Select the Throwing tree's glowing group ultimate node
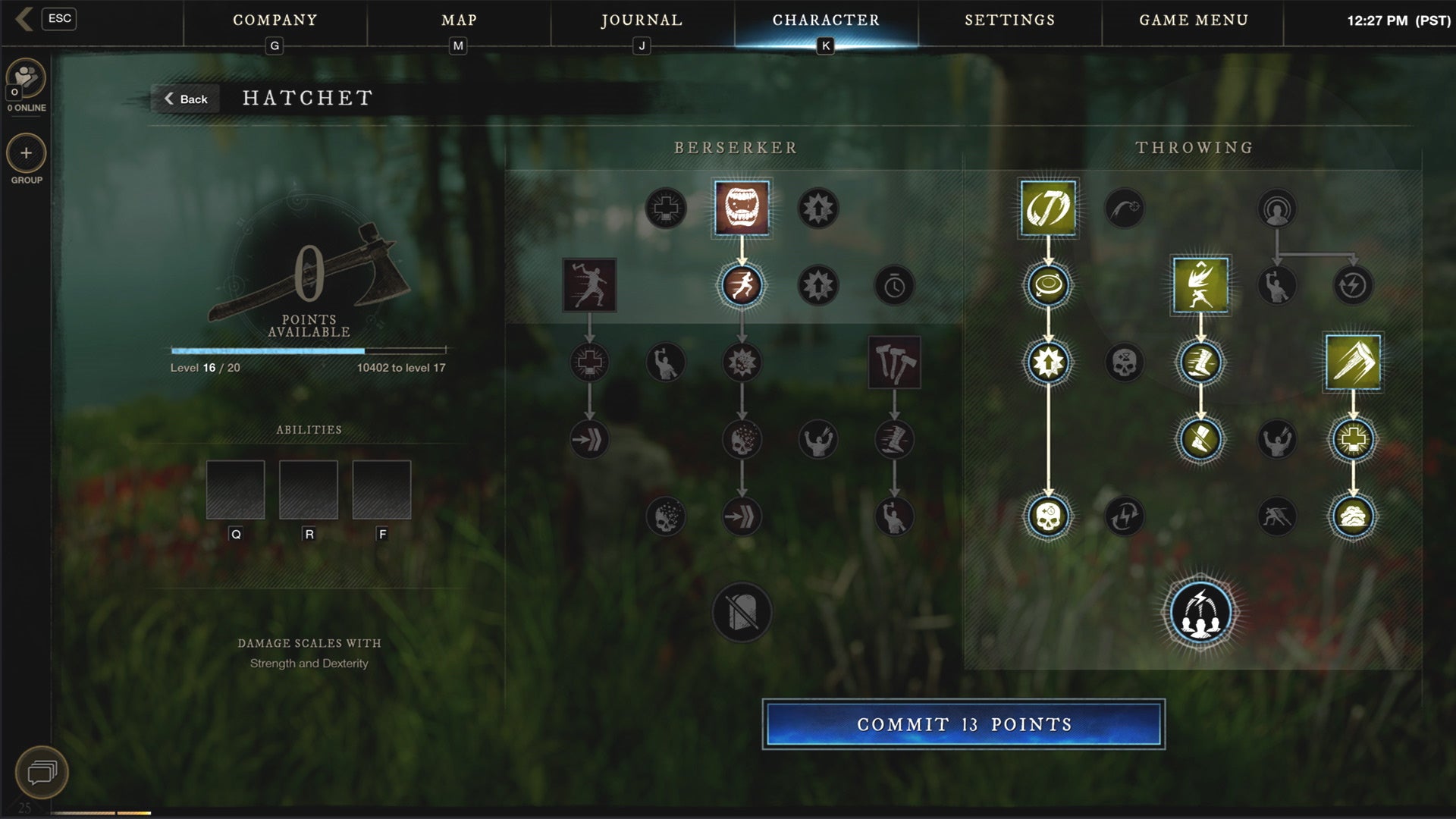Screen dimensions: 1456x819 coord(1200,613)
